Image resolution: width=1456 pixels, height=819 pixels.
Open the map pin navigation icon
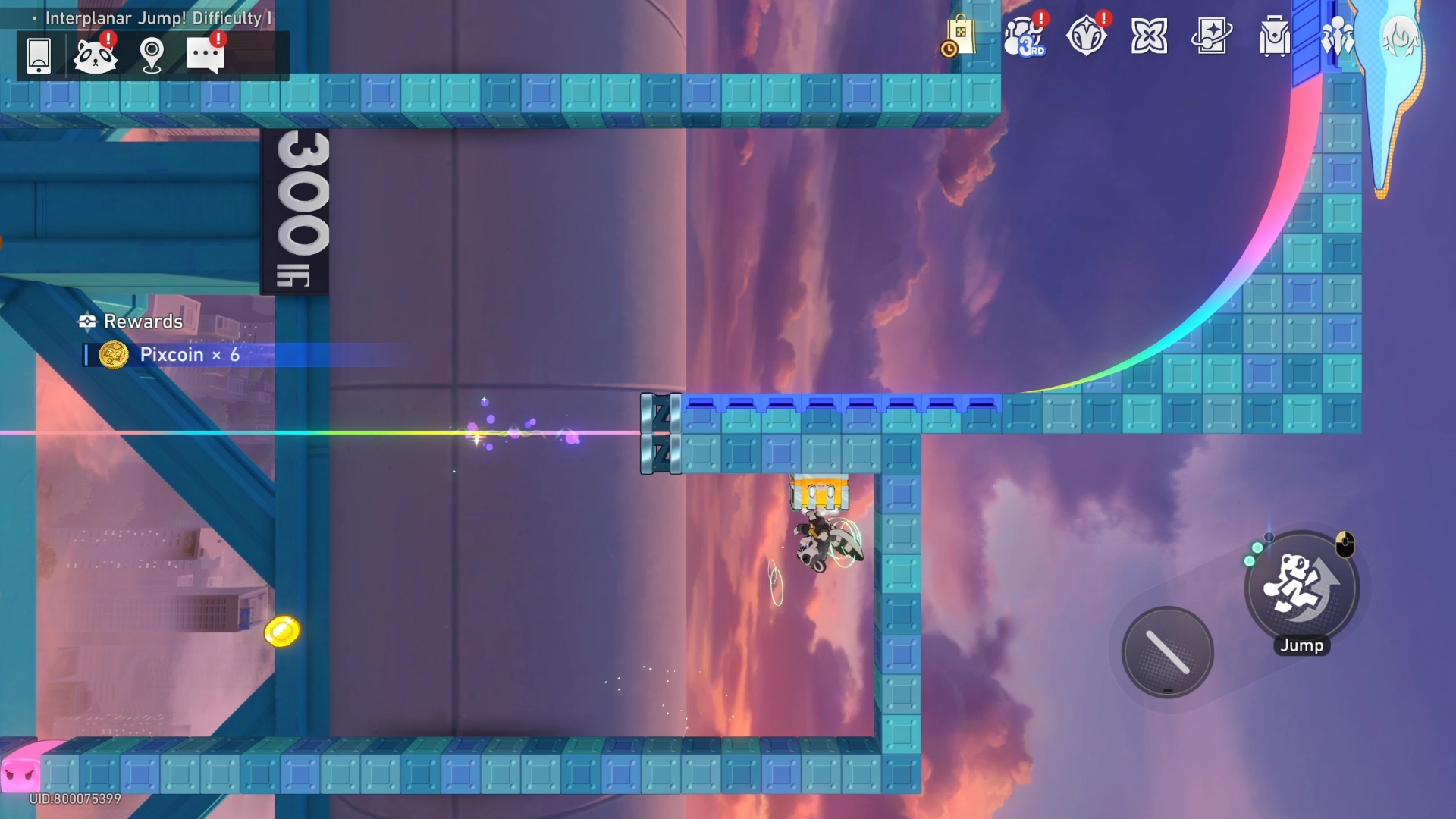(x=152, y=55)
